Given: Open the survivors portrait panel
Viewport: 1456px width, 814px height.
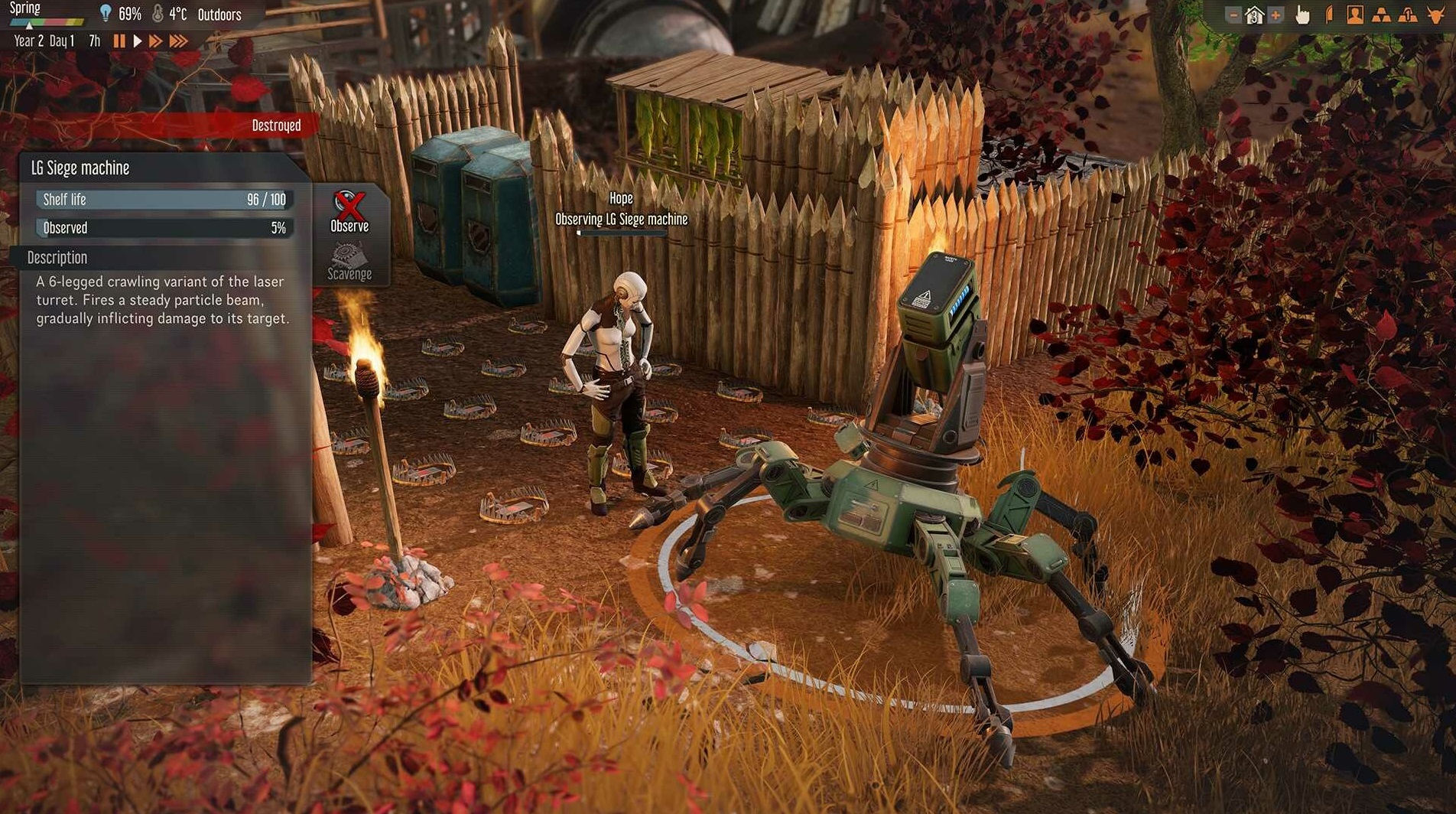Looking at the screenshot, I should coord(1355,14).
